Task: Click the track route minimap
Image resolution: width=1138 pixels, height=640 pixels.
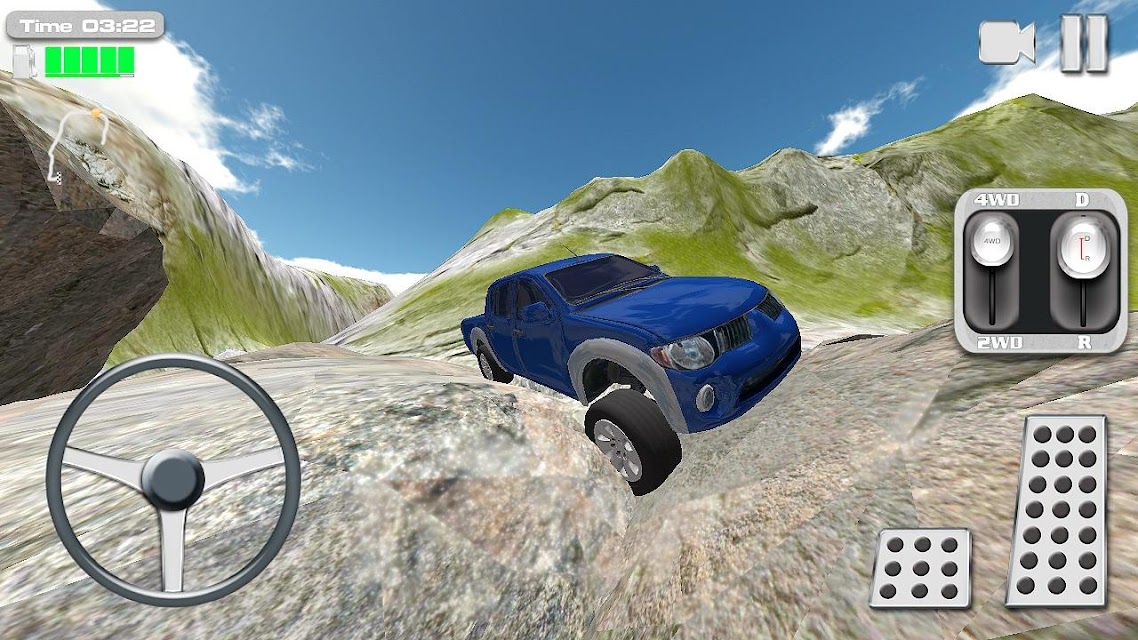Action: coord(73,143)
